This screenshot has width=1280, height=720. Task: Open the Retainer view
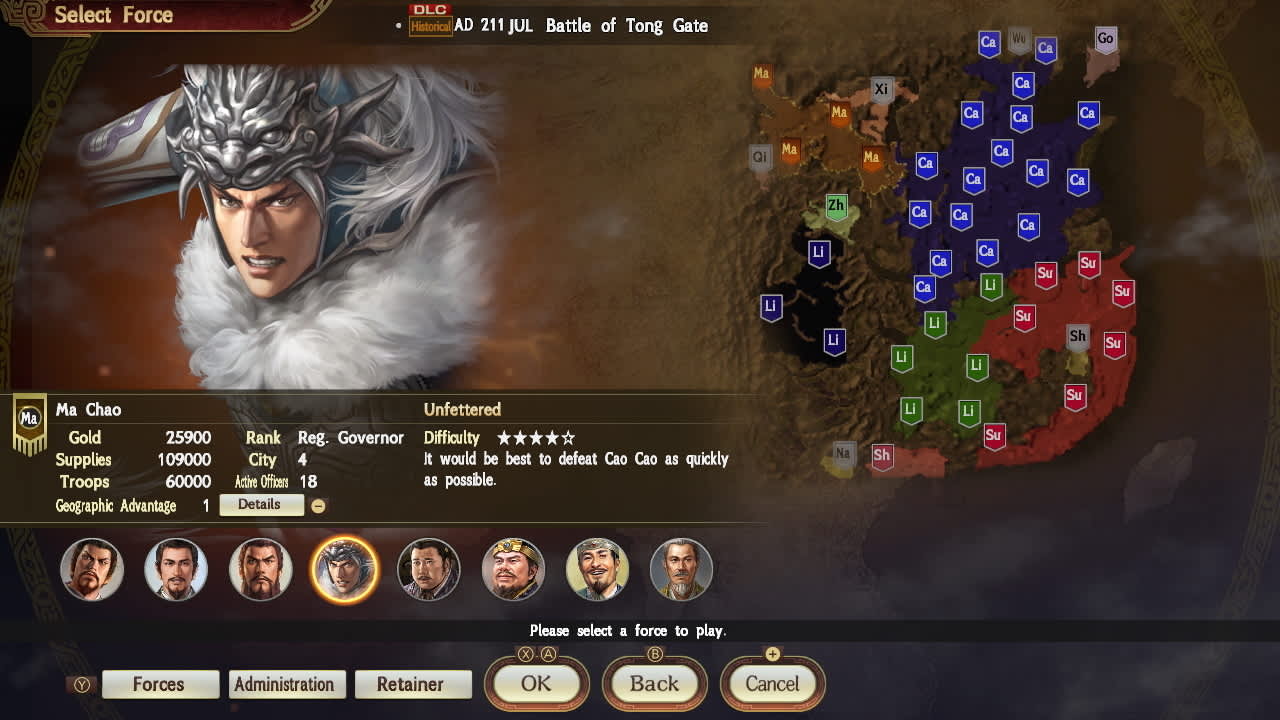point(413,684)
